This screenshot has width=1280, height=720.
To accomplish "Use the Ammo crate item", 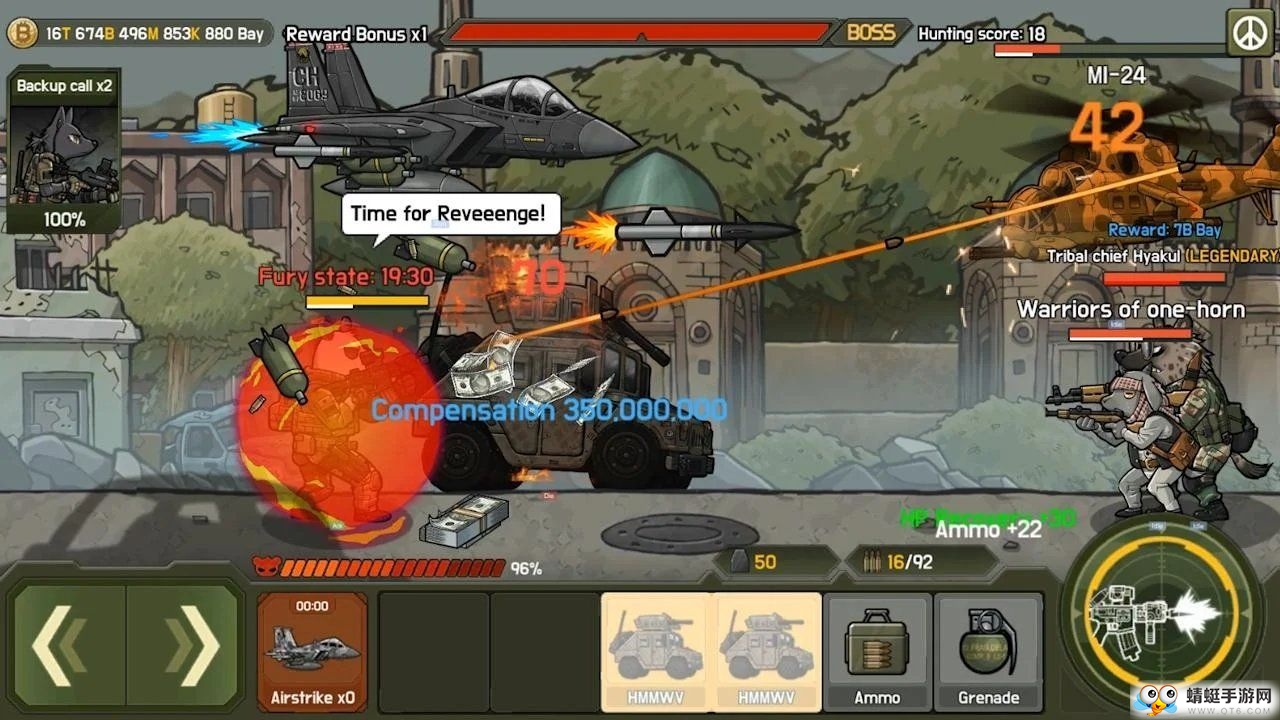I will [877, 650].
